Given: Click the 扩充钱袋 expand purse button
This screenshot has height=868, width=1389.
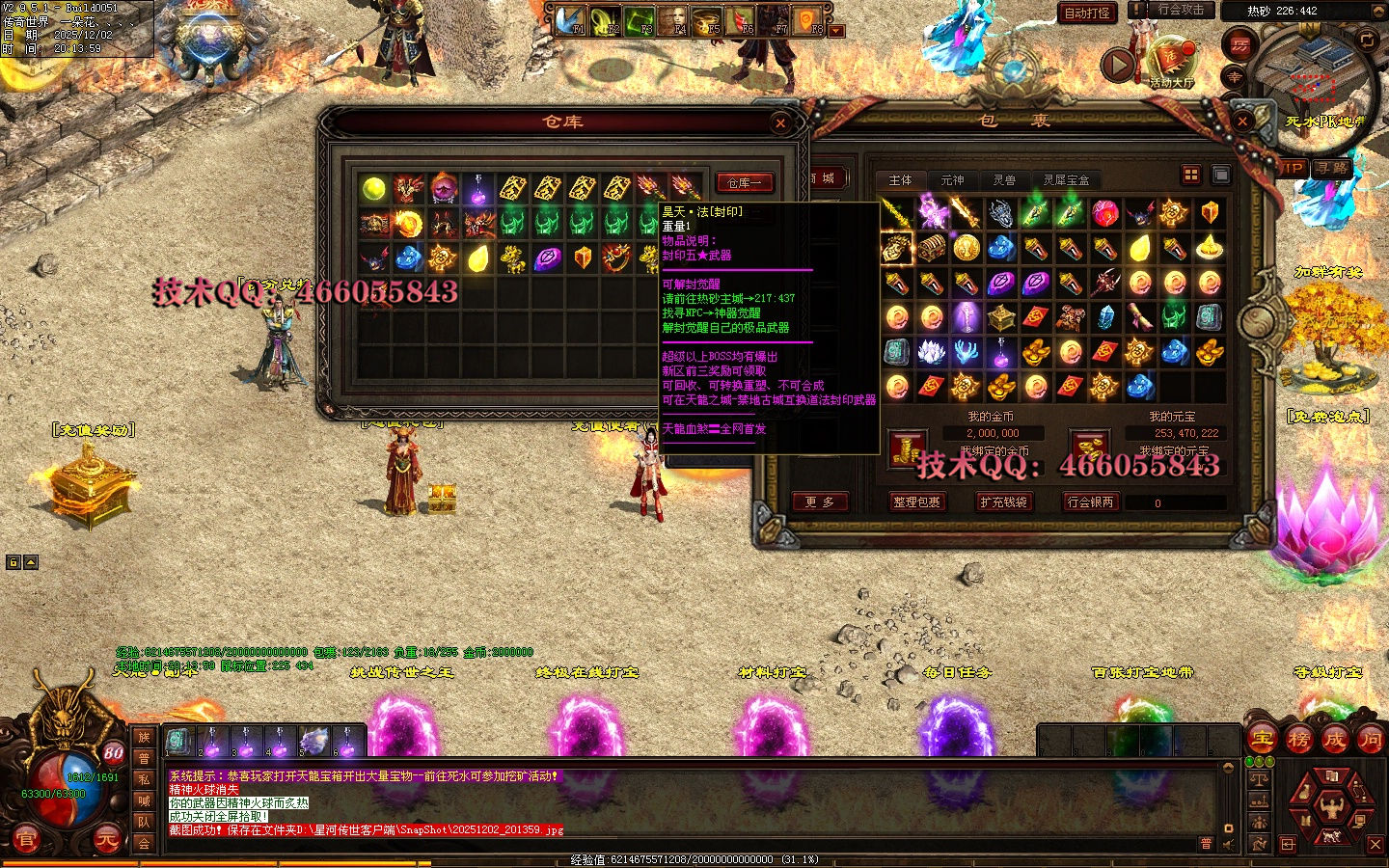Looking at the screenshot, I should [1003, 502].
